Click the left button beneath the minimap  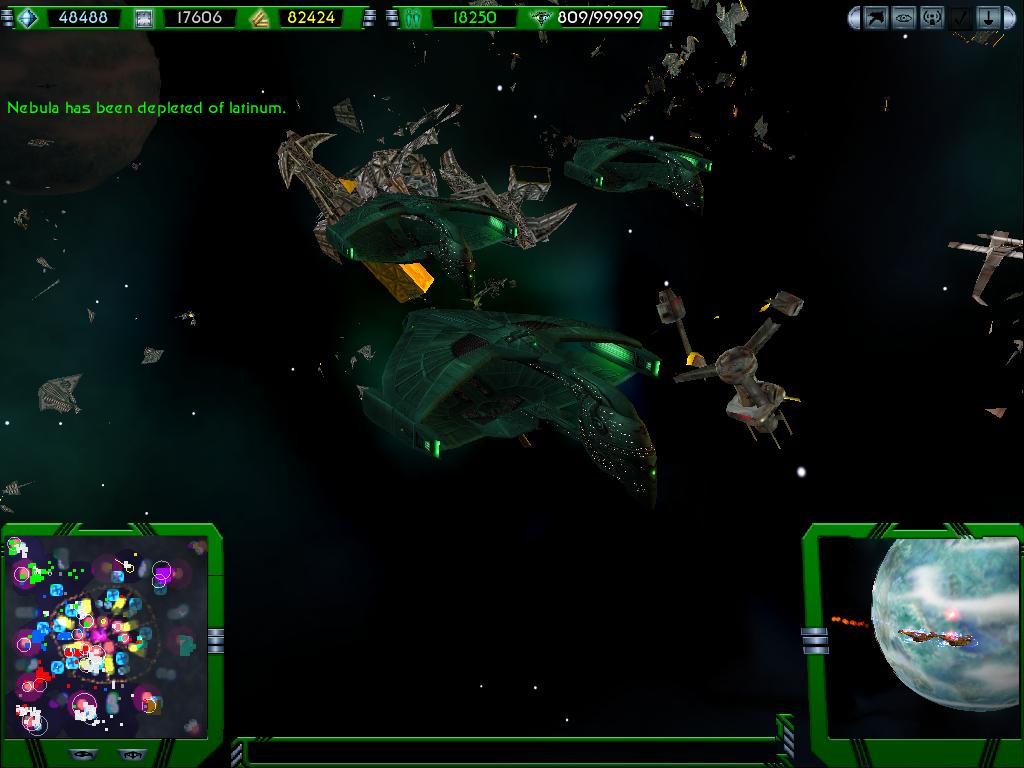pos(84,755)
